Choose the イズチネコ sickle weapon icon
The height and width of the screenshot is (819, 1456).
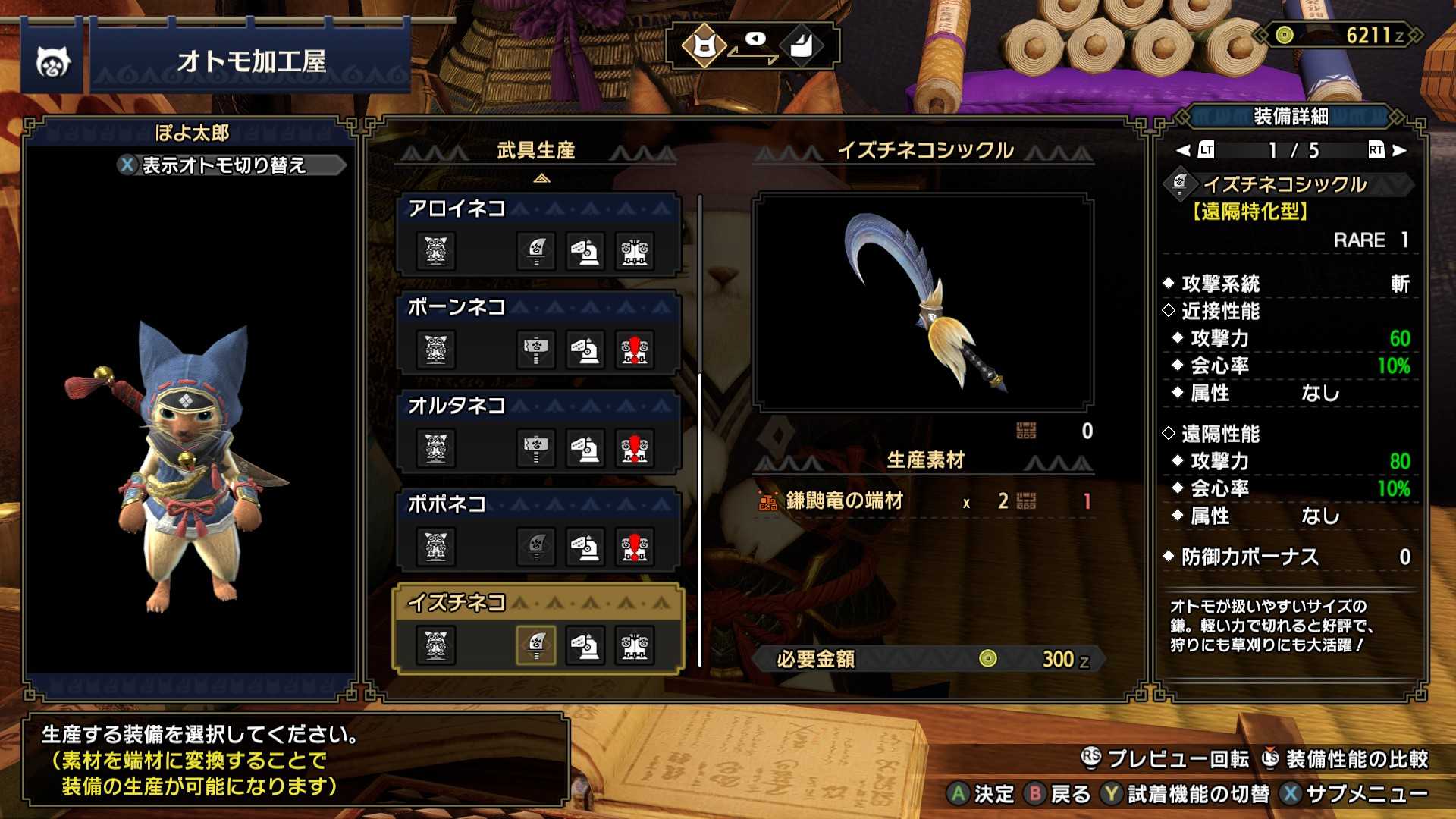[x=536, y=646]
